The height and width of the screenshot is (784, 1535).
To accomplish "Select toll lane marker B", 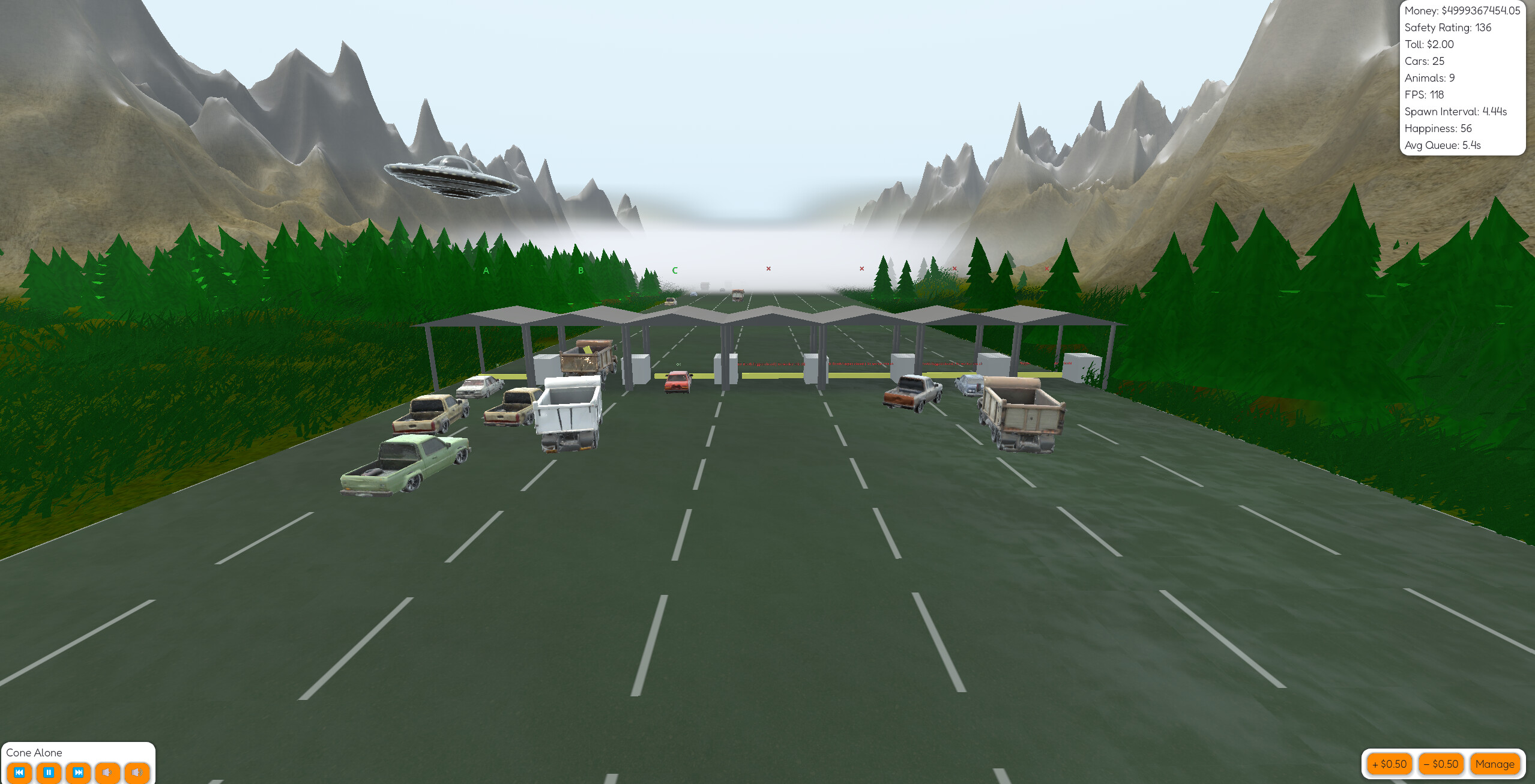I will pyautogui.click(x=580, y=270).
